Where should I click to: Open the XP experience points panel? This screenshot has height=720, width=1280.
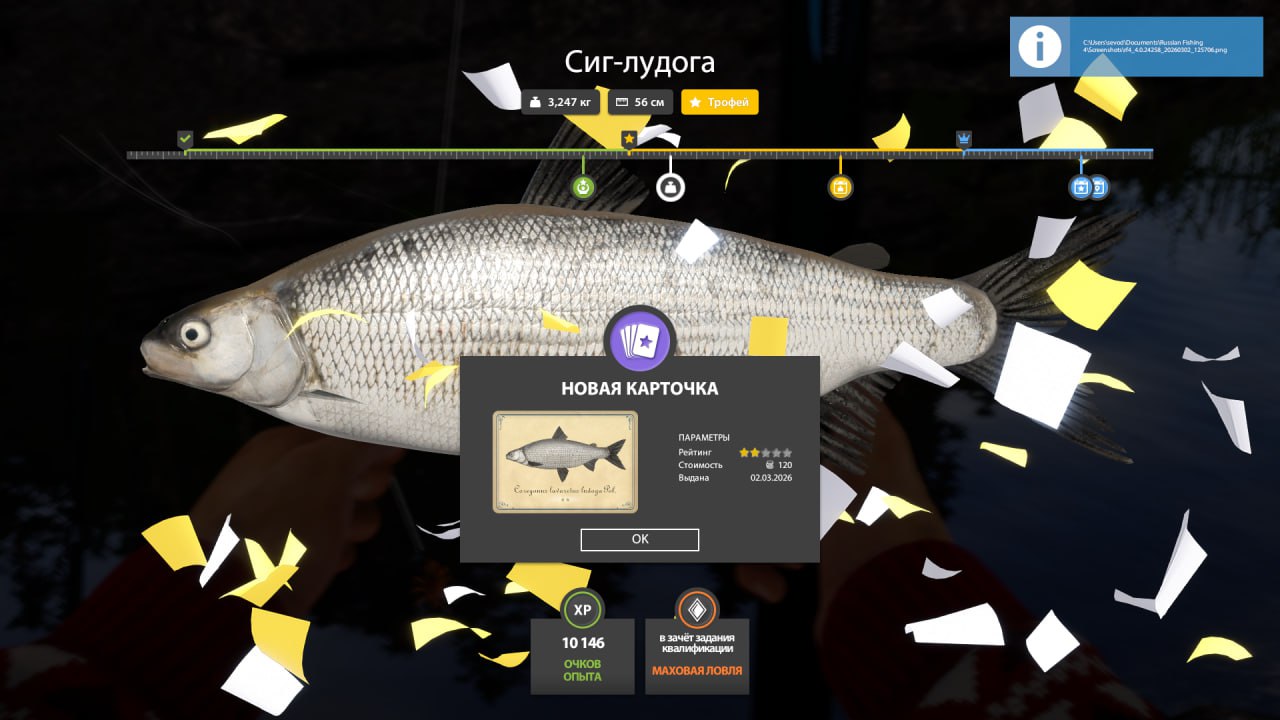tap(582, 642)
